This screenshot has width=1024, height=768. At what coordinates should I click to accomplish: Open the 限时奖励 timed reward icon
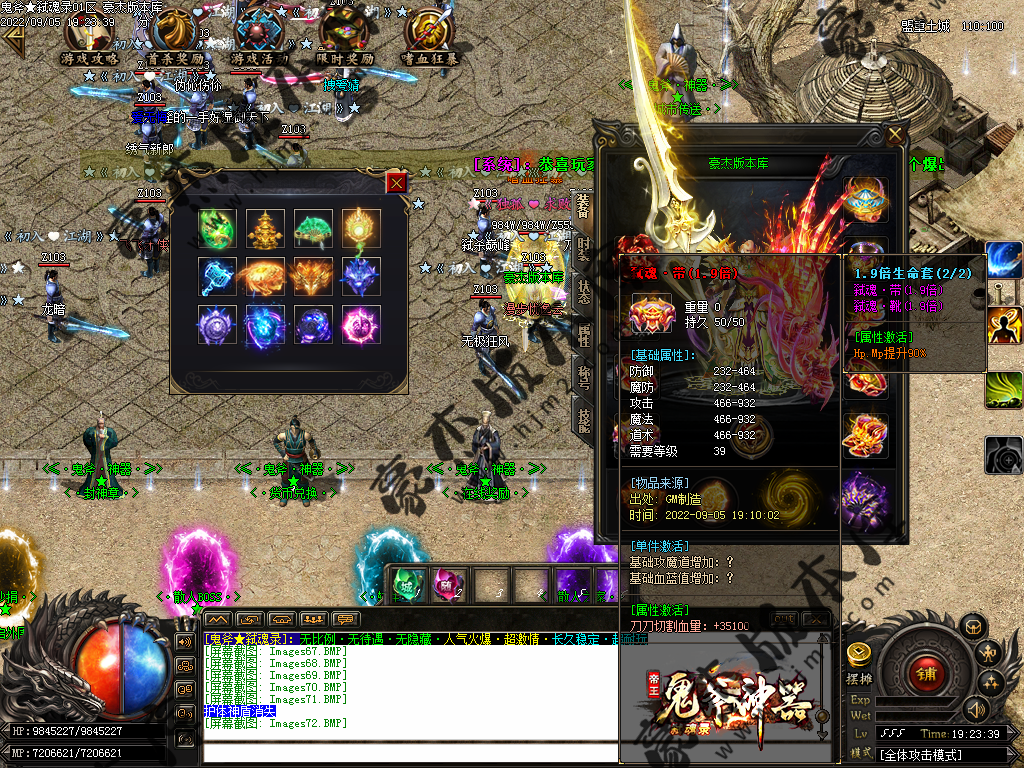coord(346,35)
